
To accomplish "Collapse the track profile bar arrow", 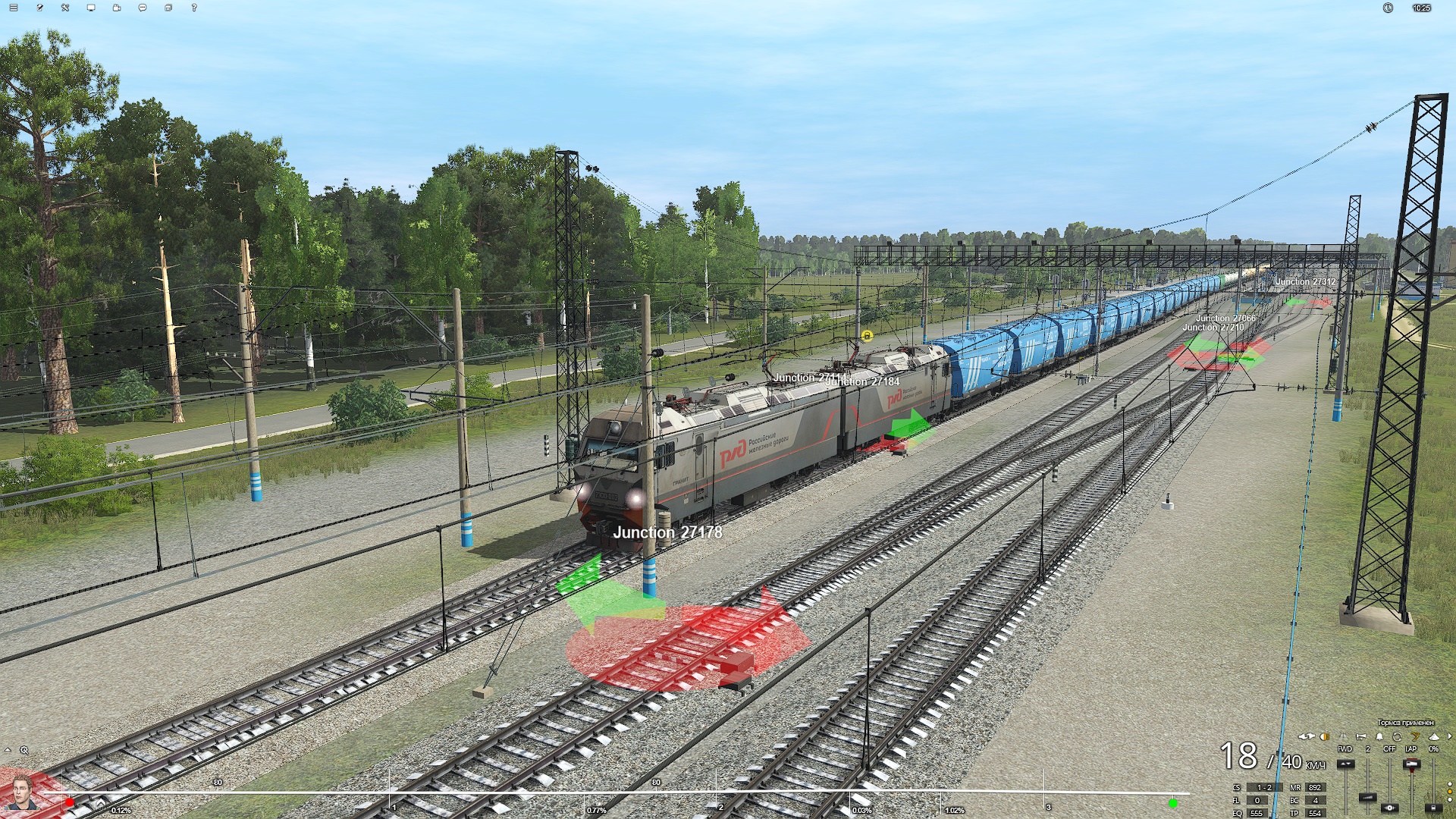I will point(8,750).
